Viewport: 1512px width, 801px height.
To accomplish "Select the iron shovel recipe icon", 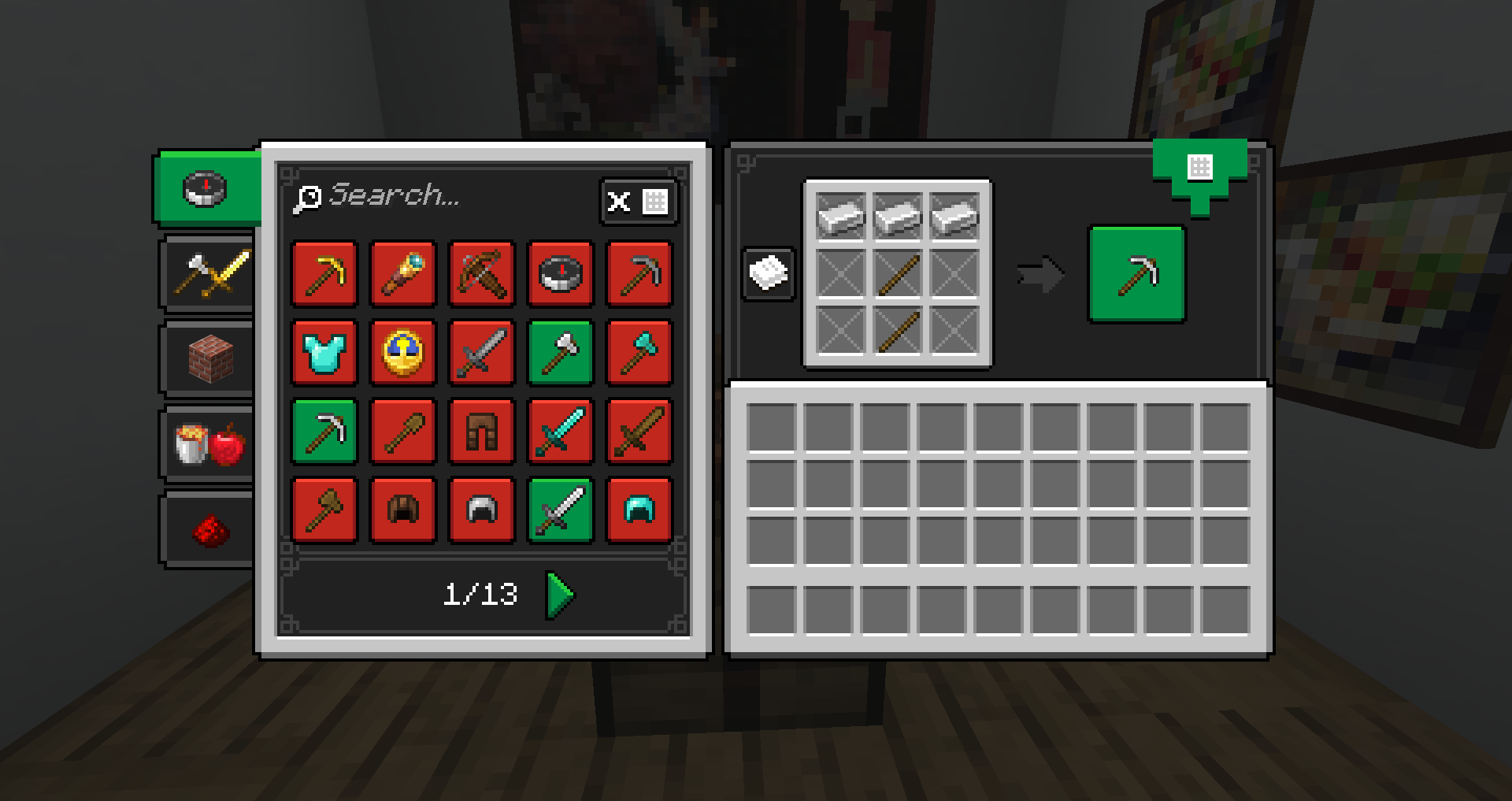I will click(x=402, y=431).
